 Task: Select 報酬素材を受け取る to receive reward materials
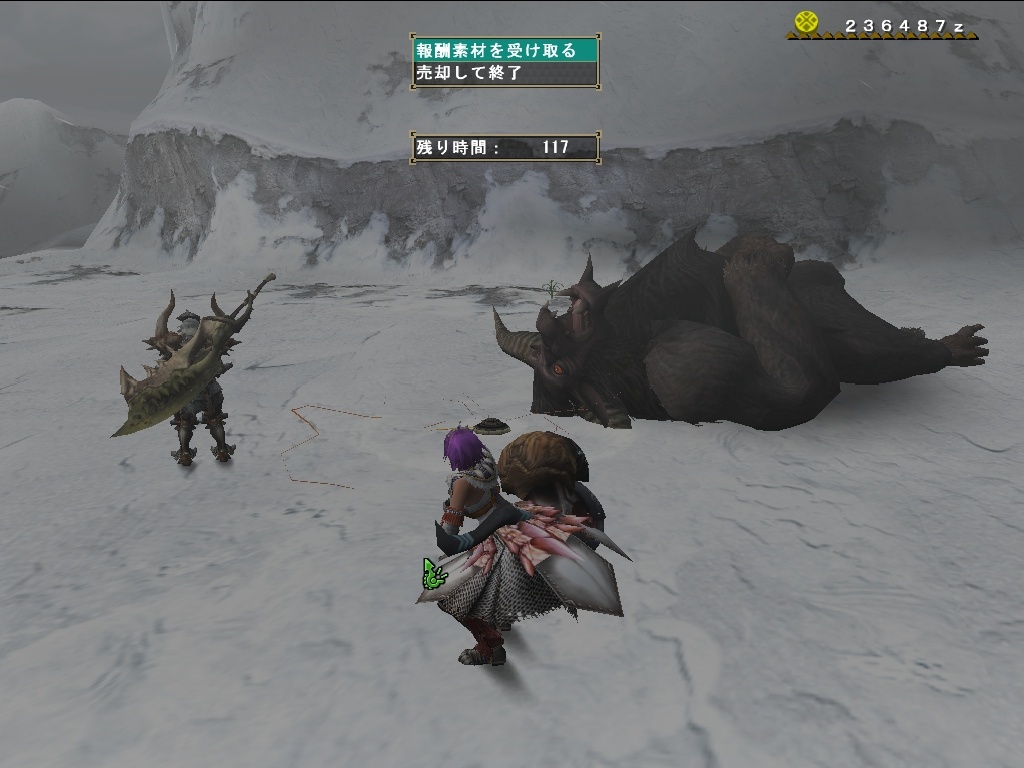click(x=505, y=50)
